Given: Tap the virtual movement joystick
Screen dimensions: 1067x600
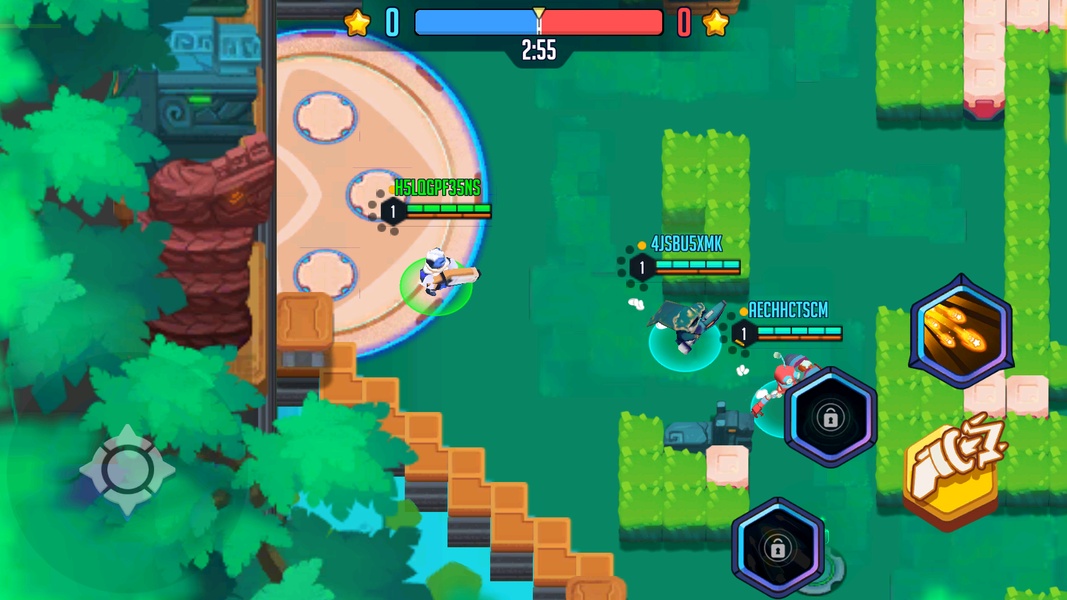Looking at the screenshot, I should pos(127,470).
